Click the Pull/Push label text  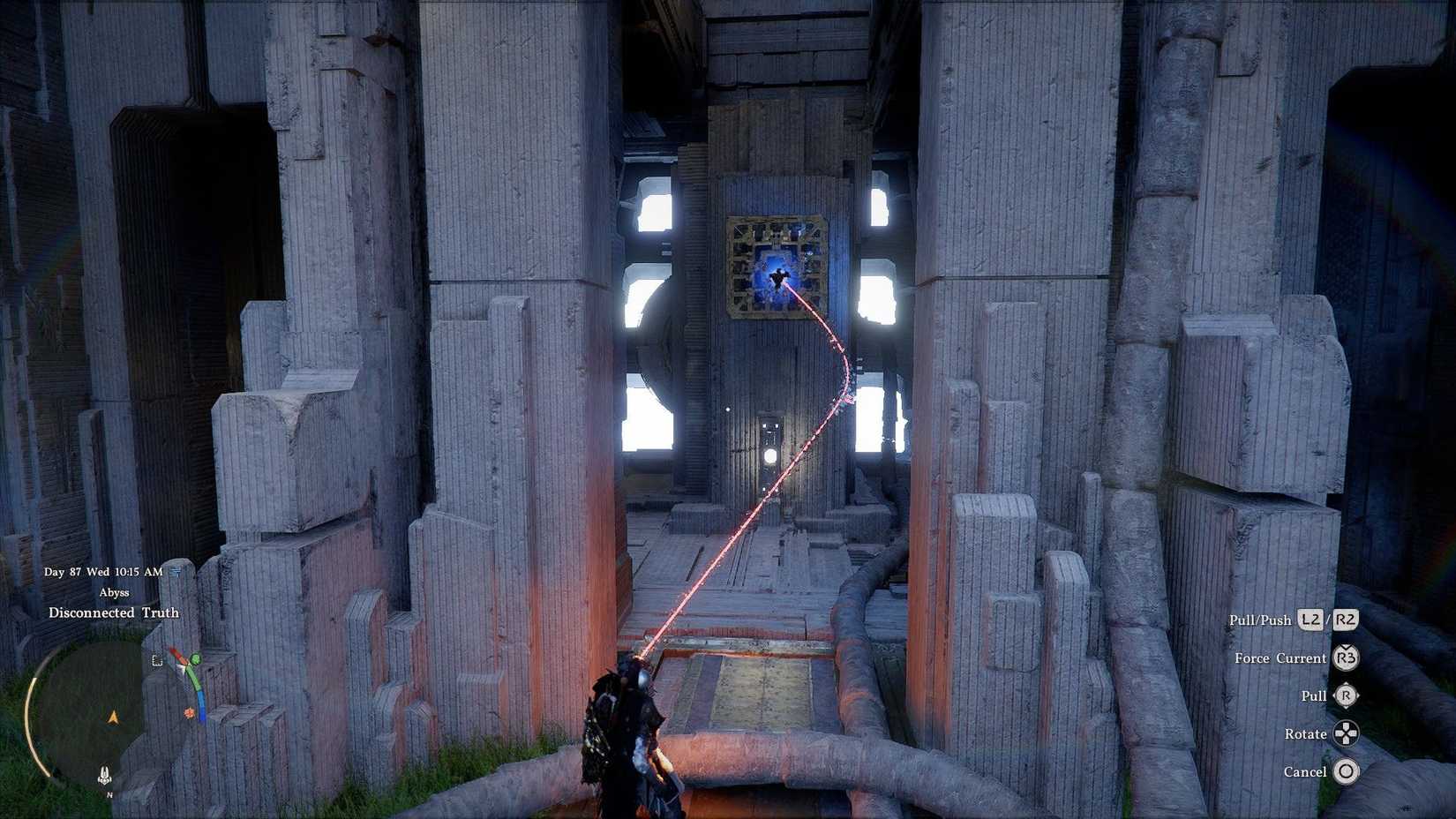[1262, 620]
